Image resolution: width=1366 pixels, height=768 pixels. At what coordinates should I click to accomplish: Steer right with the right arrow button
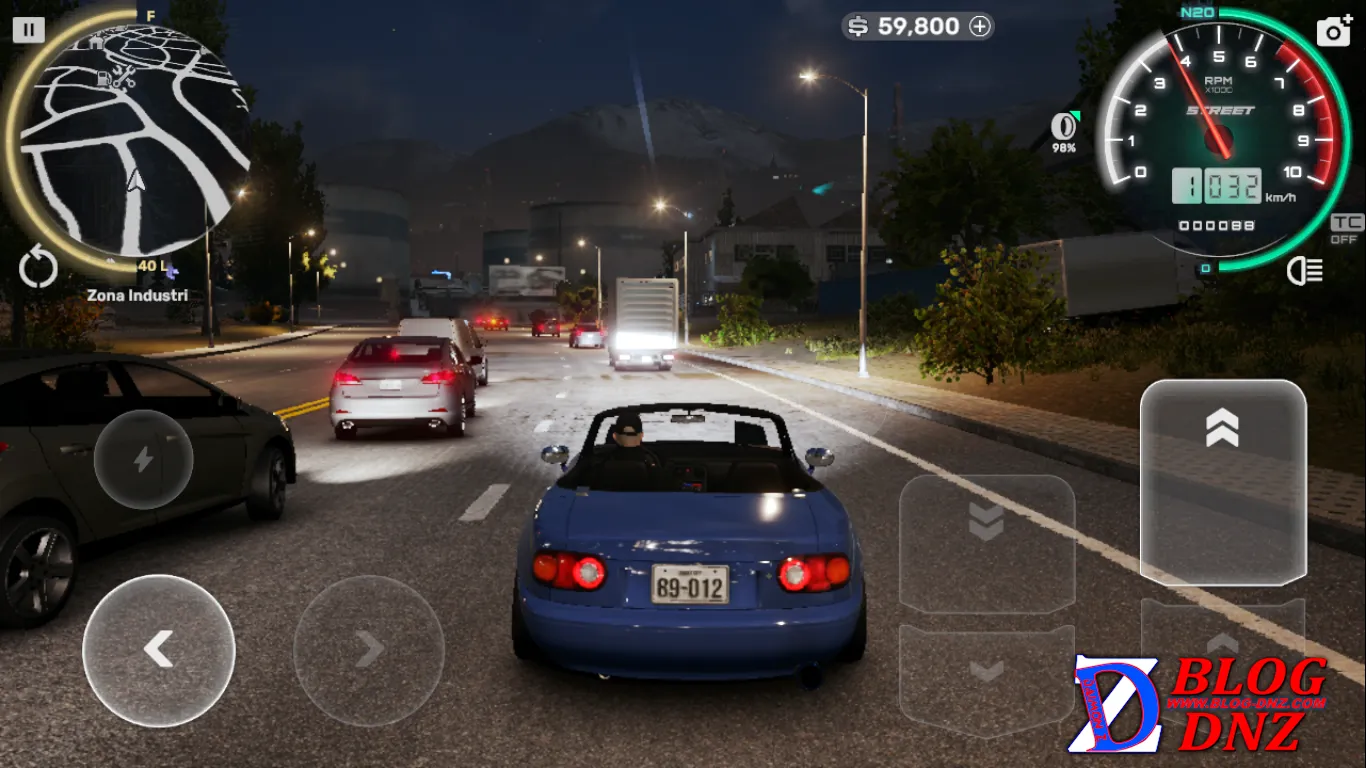click(369, 650)
